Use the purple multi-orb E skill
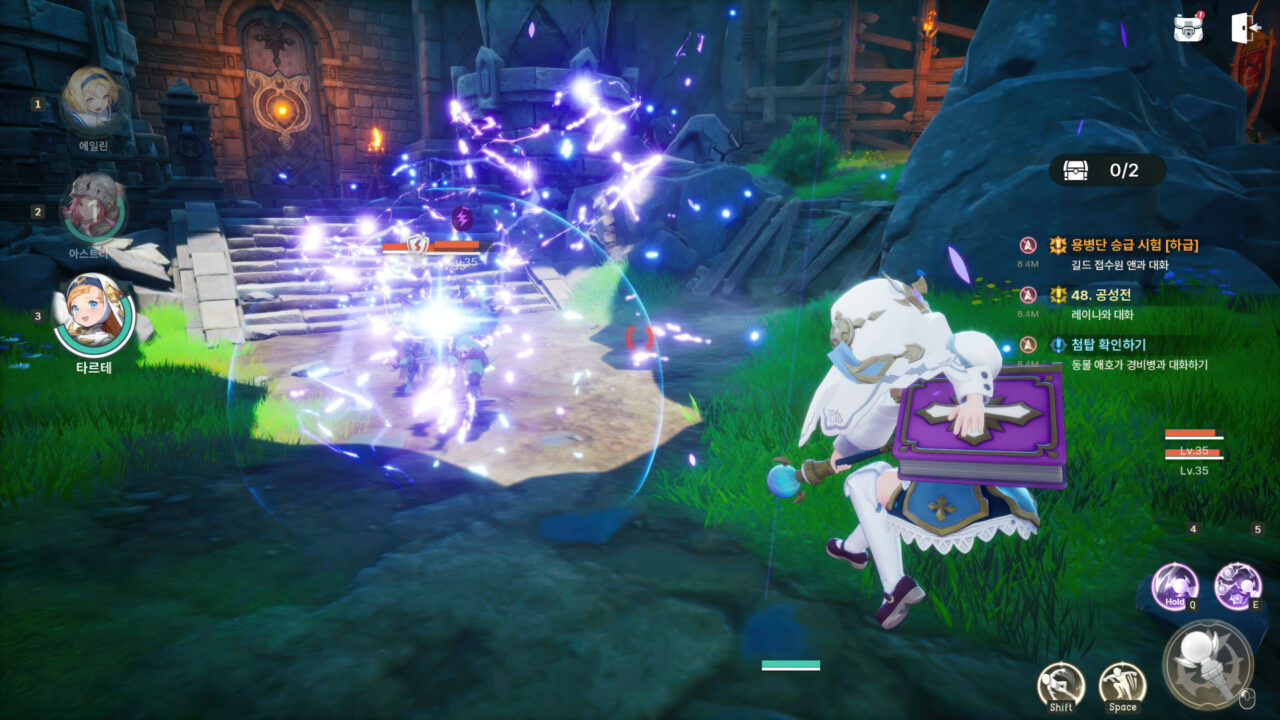This screenshot has width=1280, height=720. point(1237,585)
